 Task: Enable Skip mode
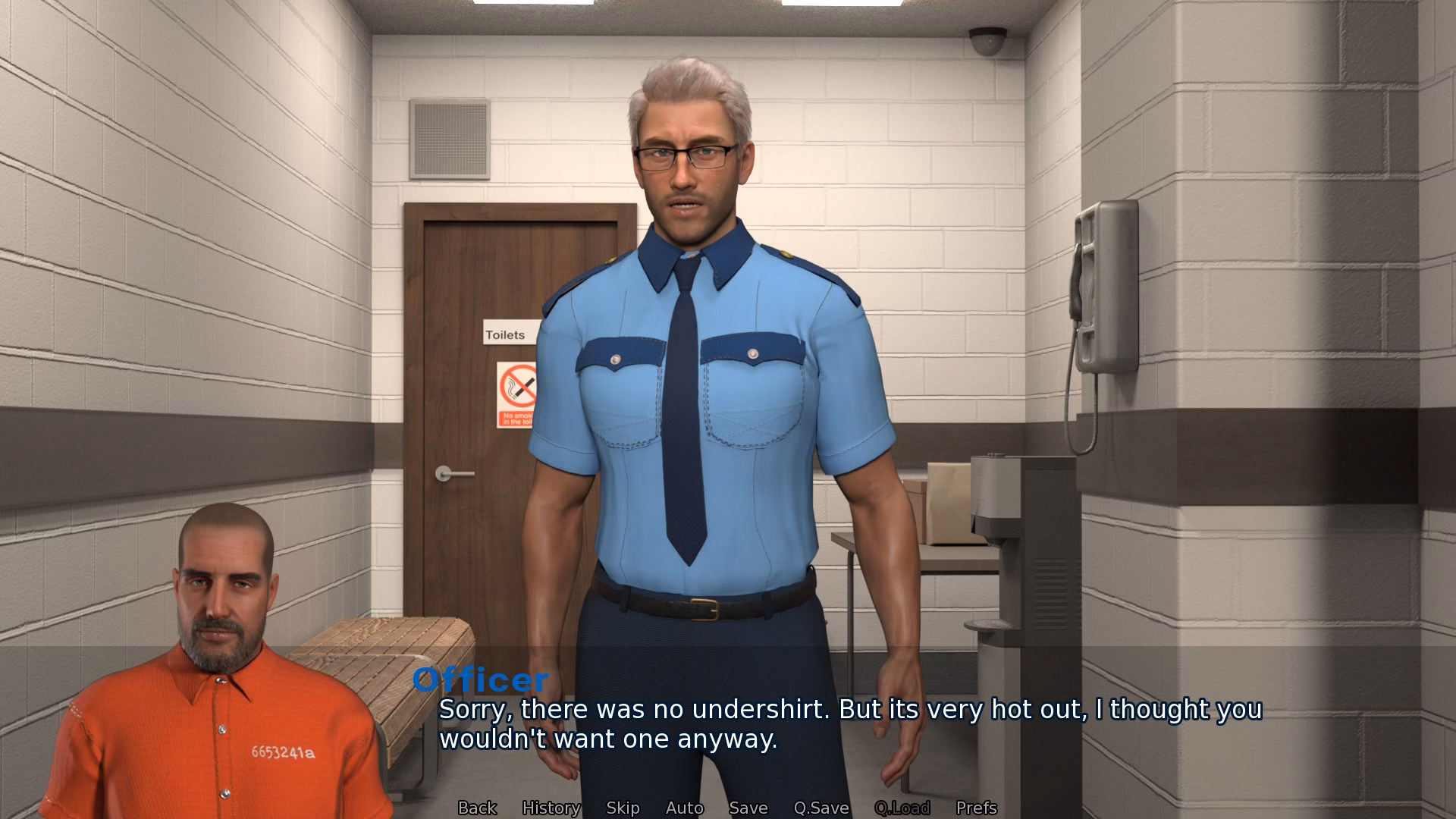622,808
